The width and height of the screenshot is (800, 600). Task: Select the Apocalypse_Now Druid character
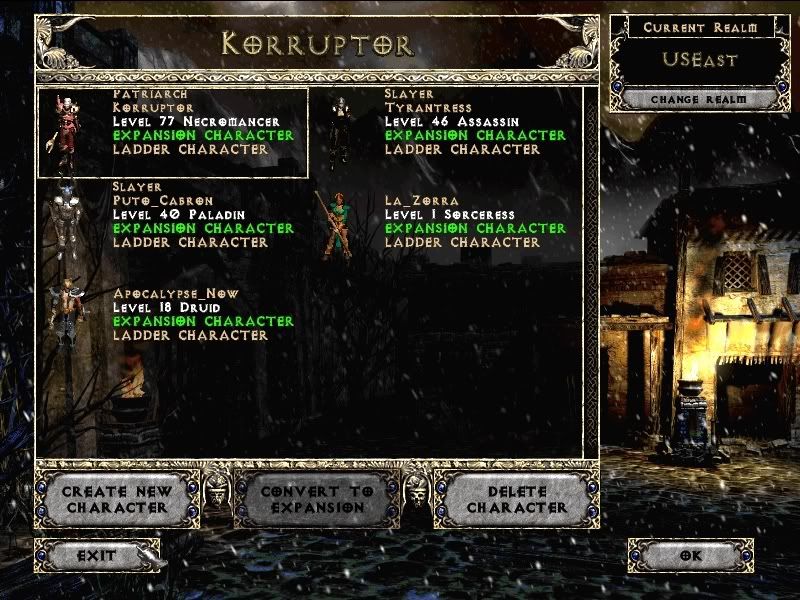pos(172,315)
